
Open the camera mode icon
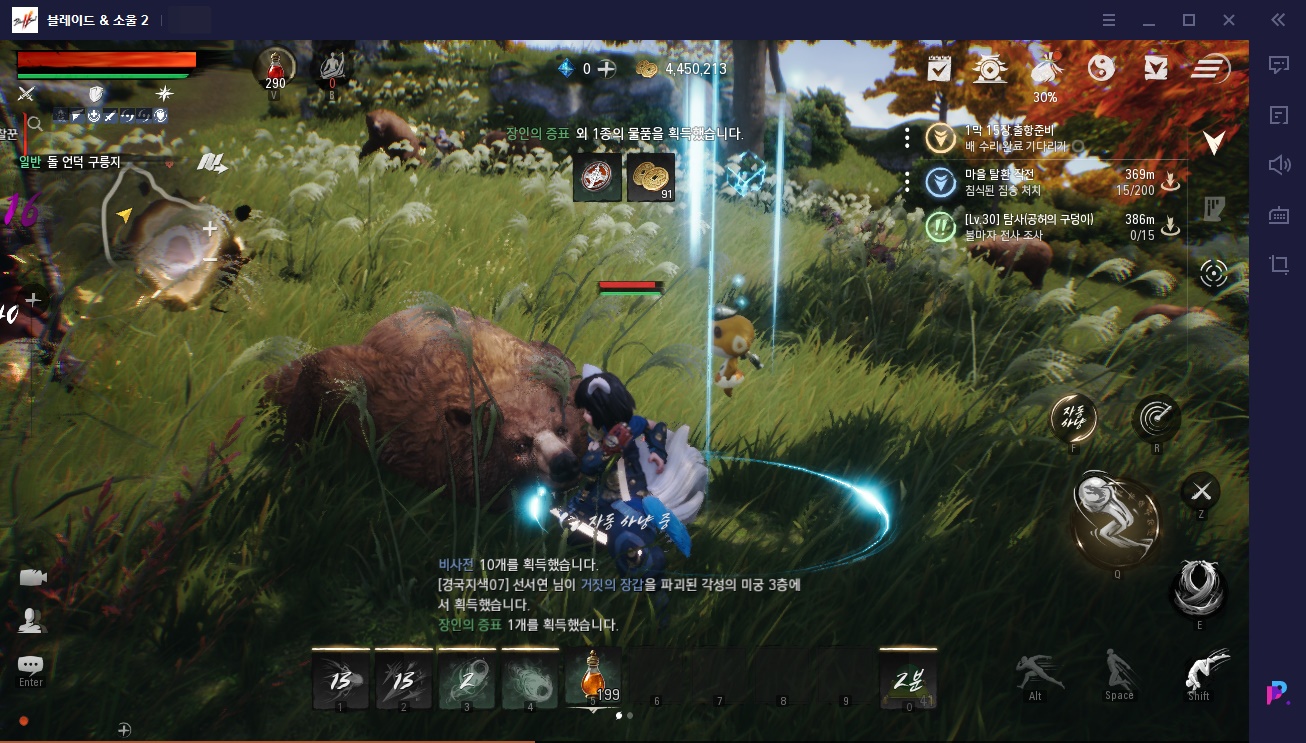pos(32,577)
